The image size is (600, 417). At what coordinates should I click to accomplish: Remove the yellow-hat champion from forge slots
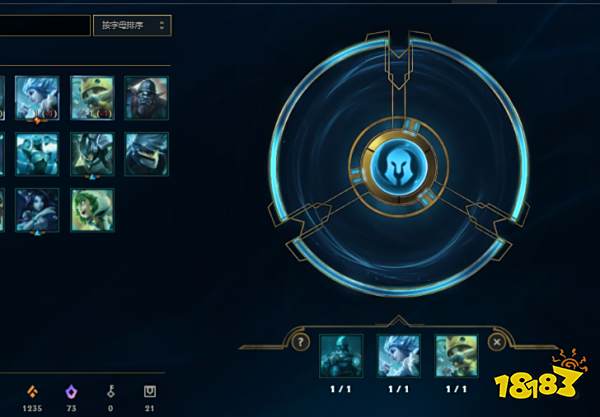click(x=456, y=355)
